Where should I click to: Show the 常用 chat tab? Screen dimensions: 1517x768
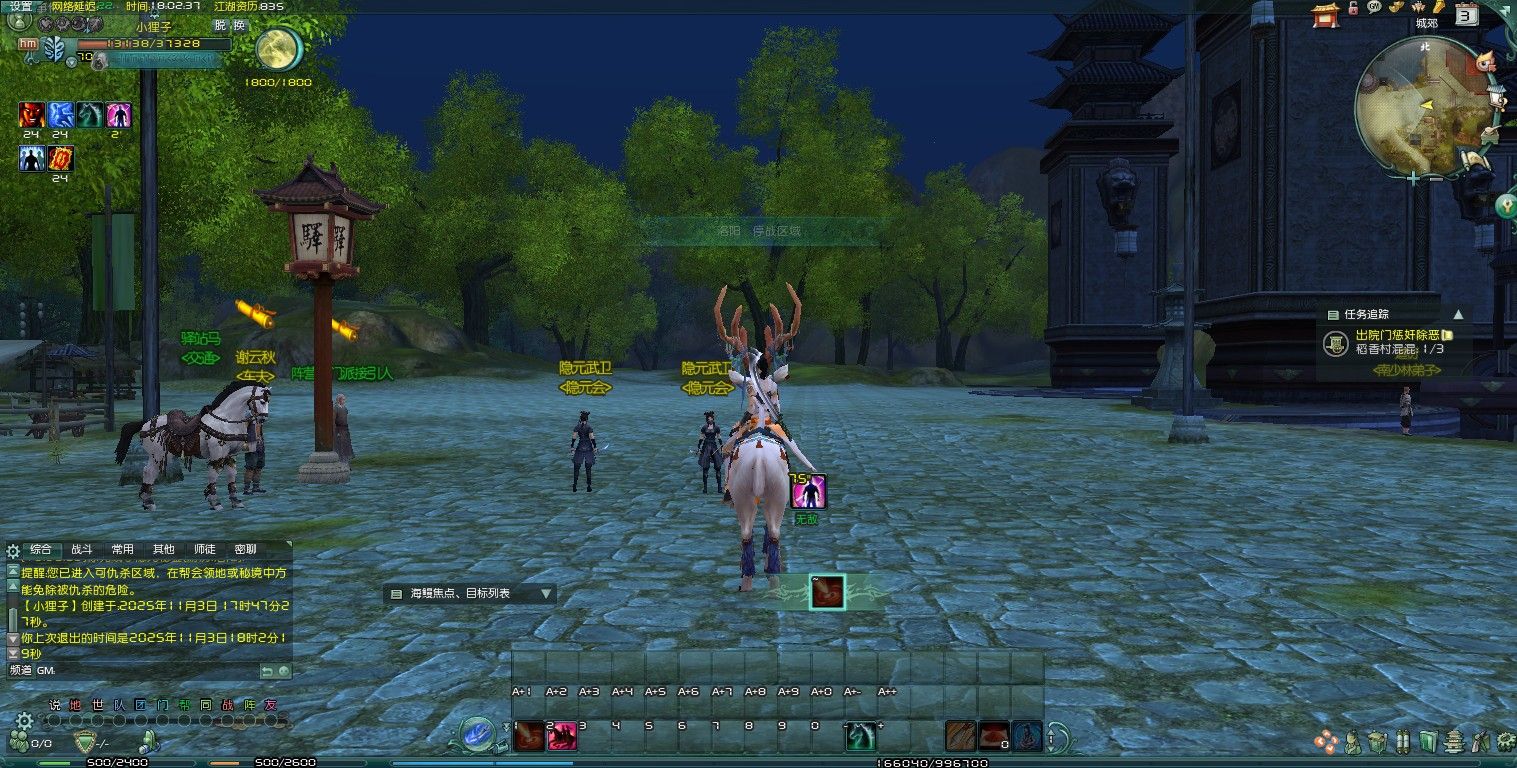[122, 549]
